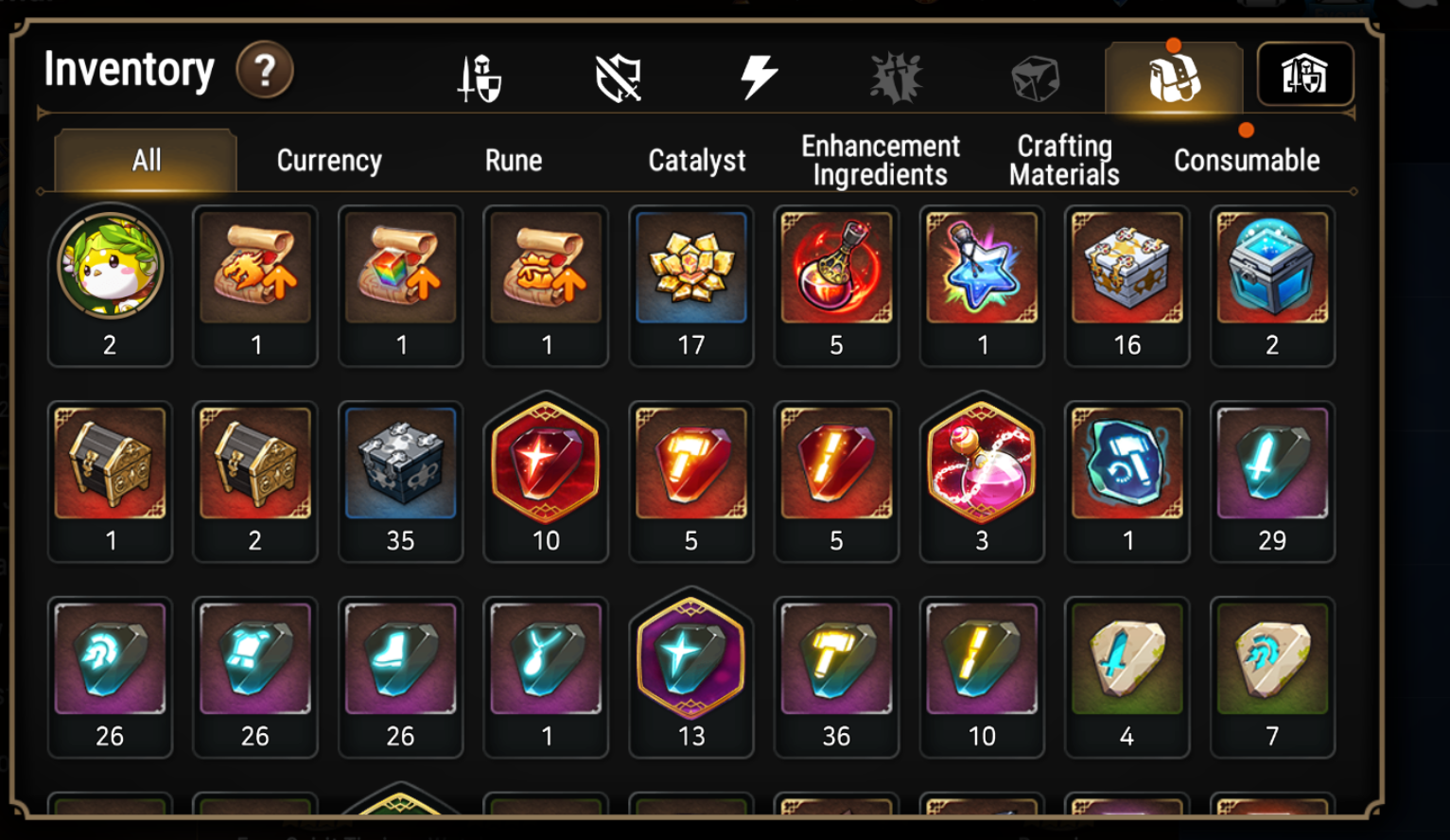1450x840 pixels.
Task: Switch to the Currency tab
Action: coord(327,160)
